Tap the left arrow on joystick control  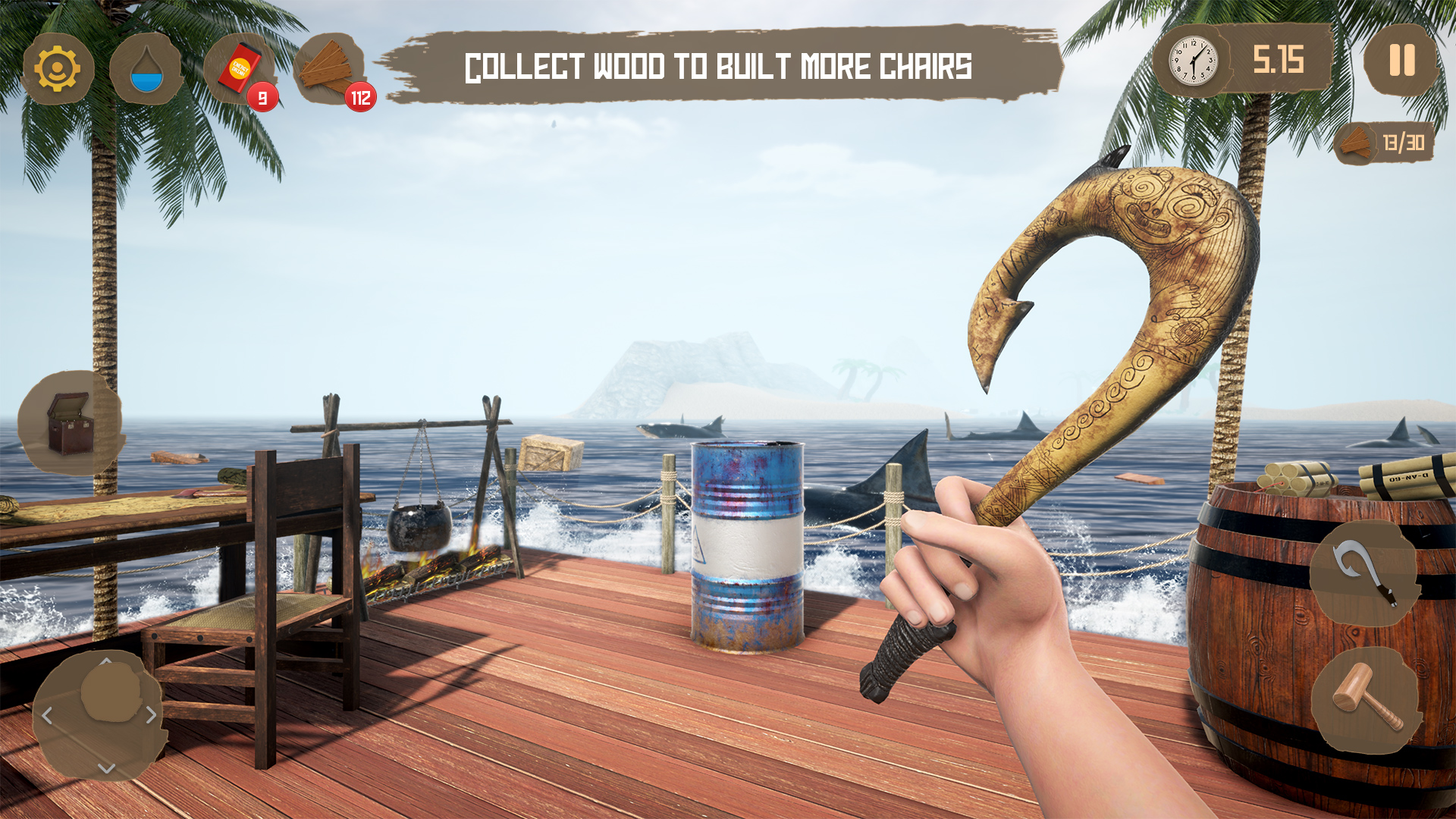(x=47, y=714)
